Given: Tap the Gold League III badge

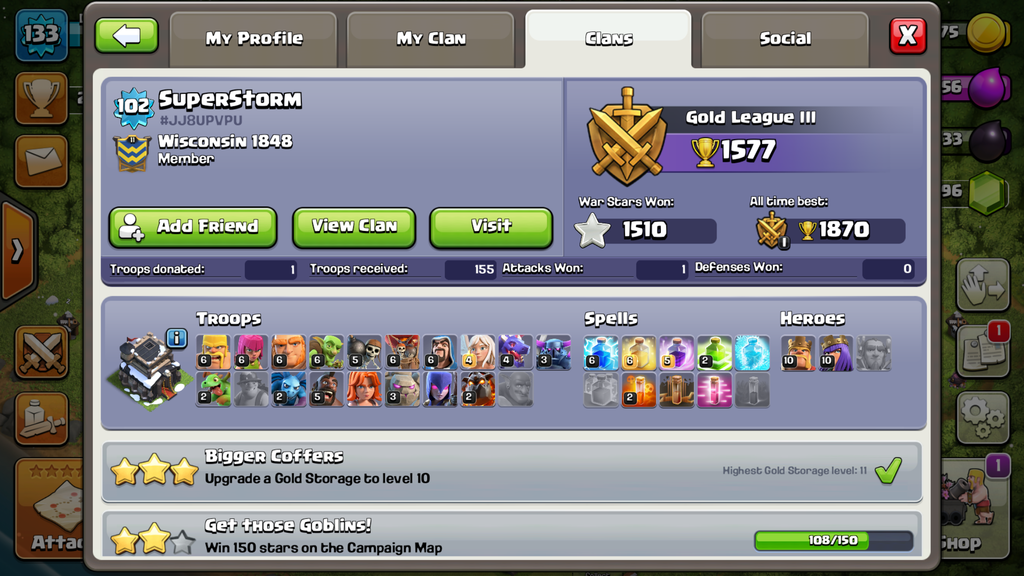Looking at the screenshot, I should (627, 134).
